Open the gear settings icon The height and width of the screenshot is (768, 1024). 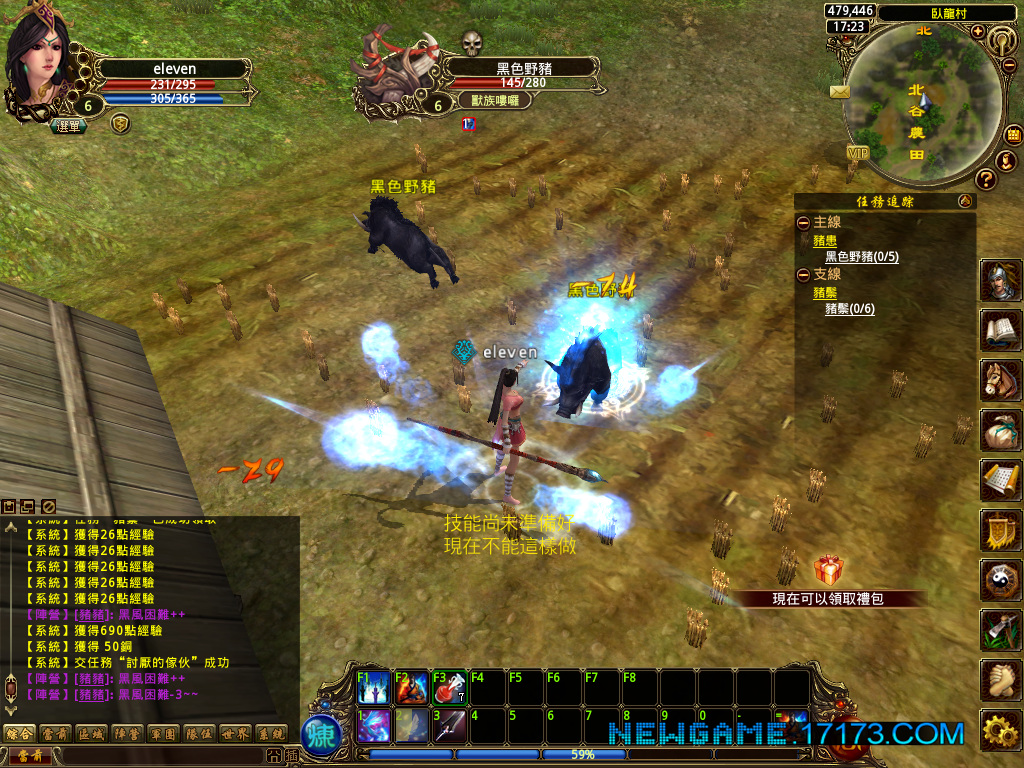coord(1000,731)
